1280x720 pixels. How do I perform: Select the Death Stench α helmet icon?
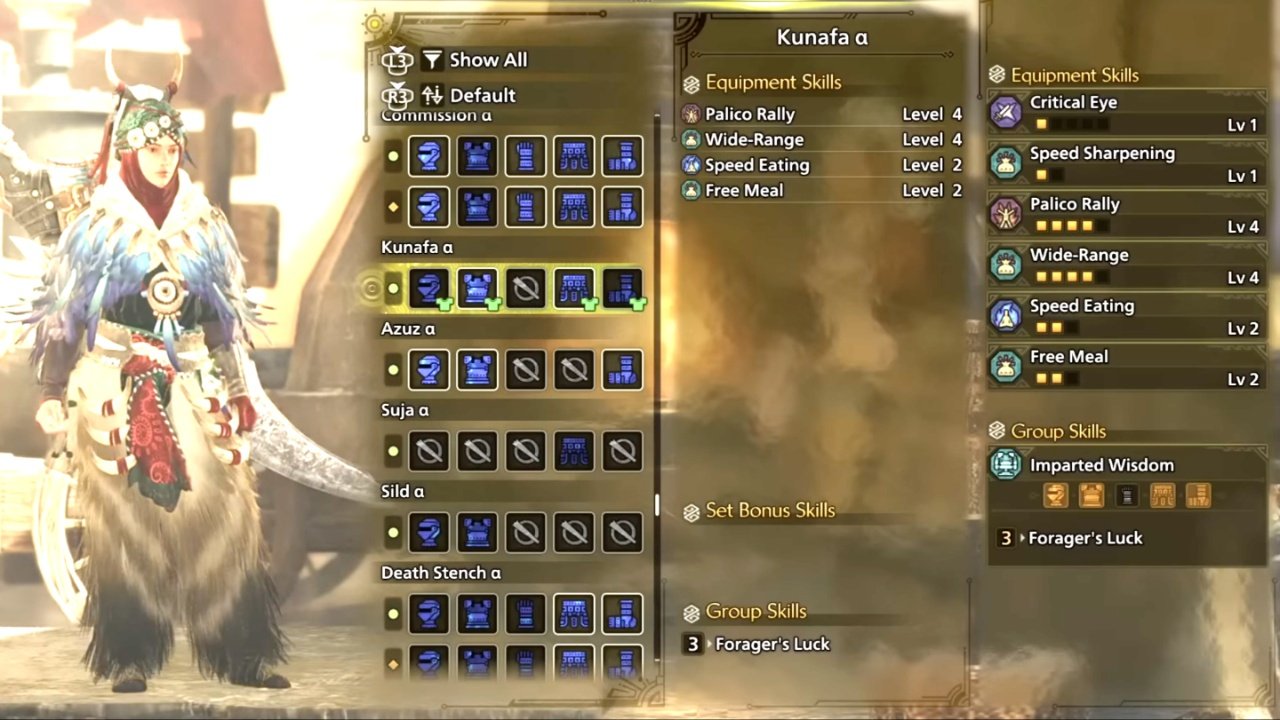[x=428, y=613]
